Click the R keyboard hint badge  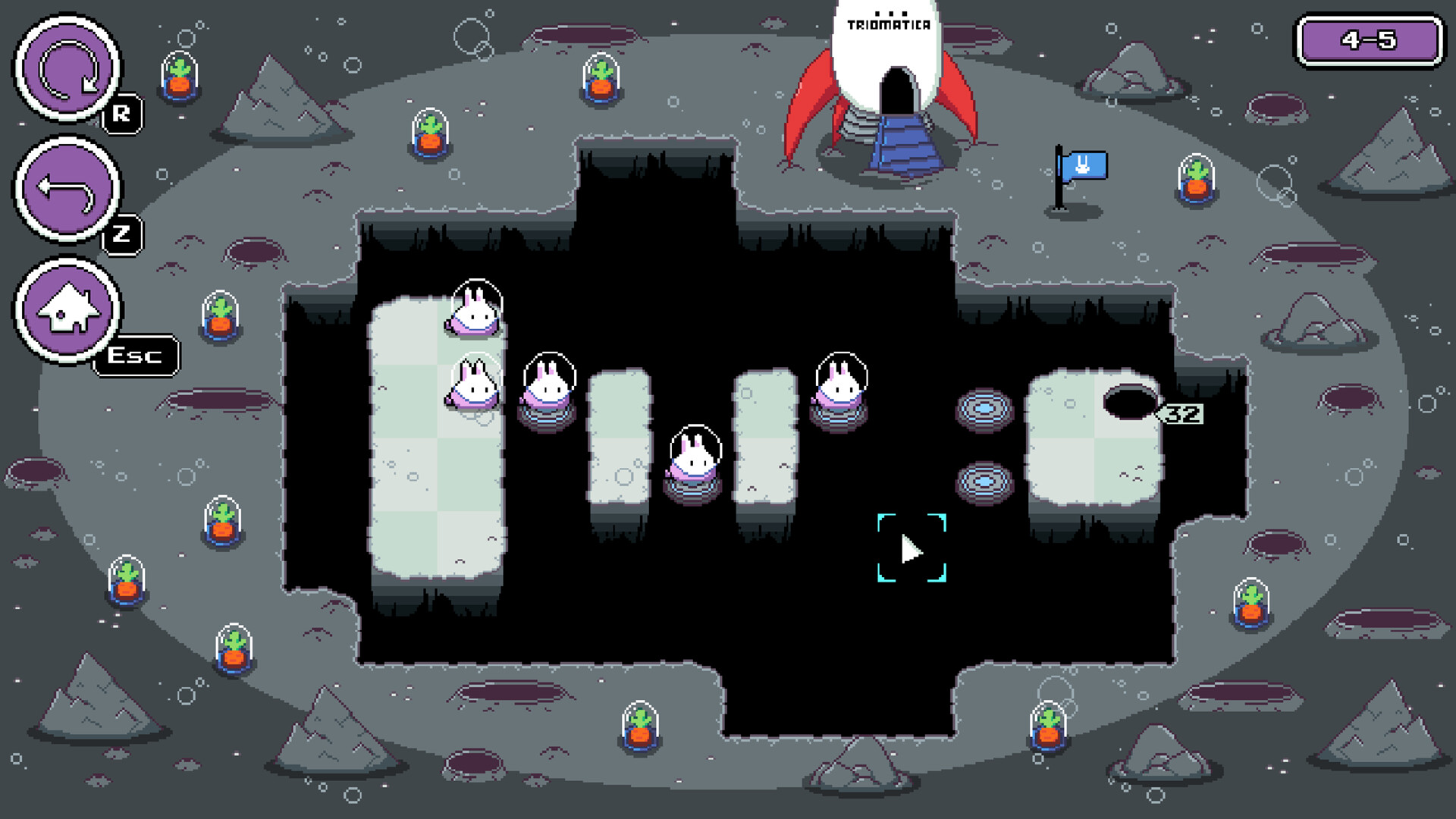122,114
